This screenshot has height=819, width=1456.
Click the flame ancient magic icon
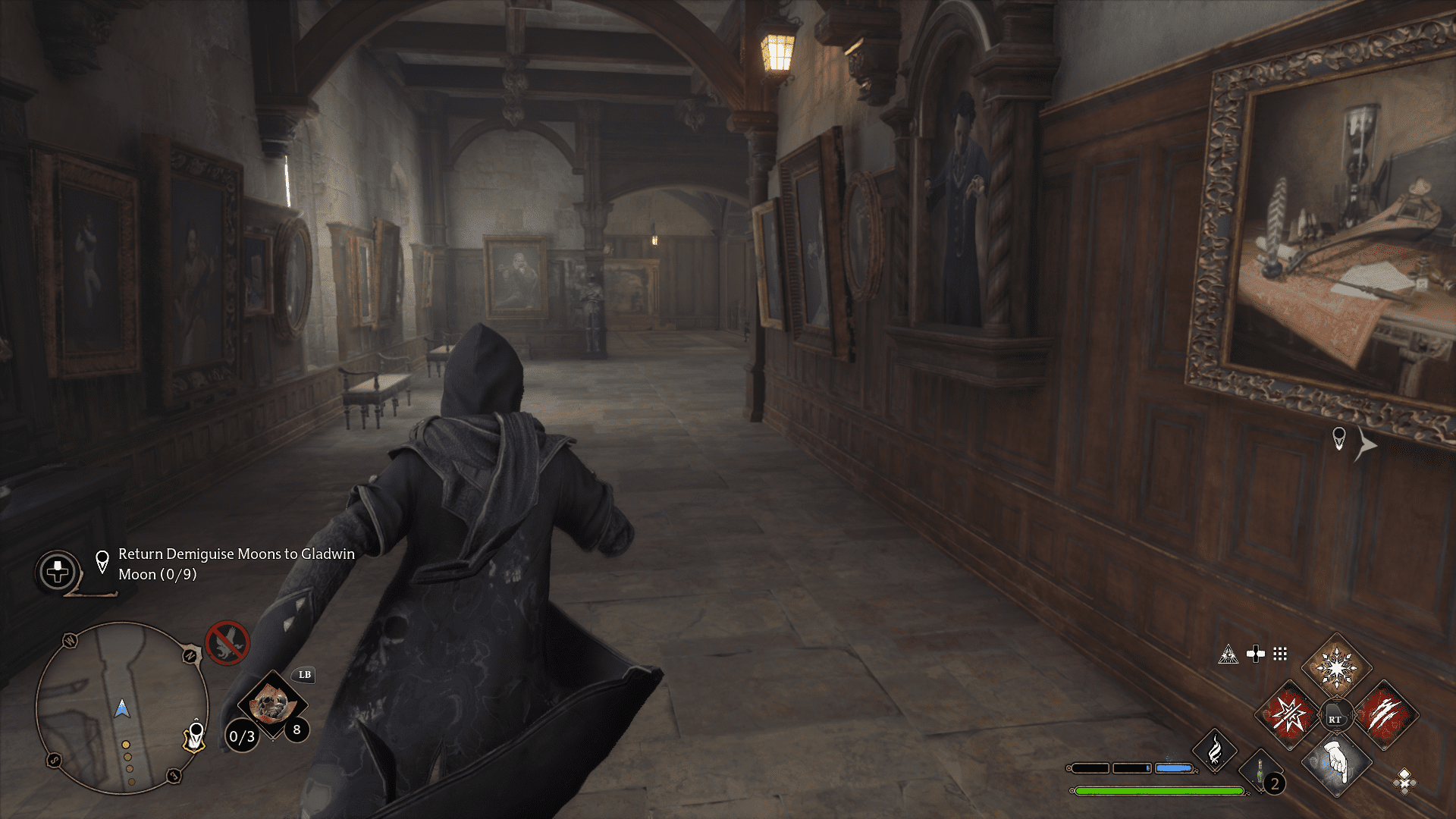1215,752
